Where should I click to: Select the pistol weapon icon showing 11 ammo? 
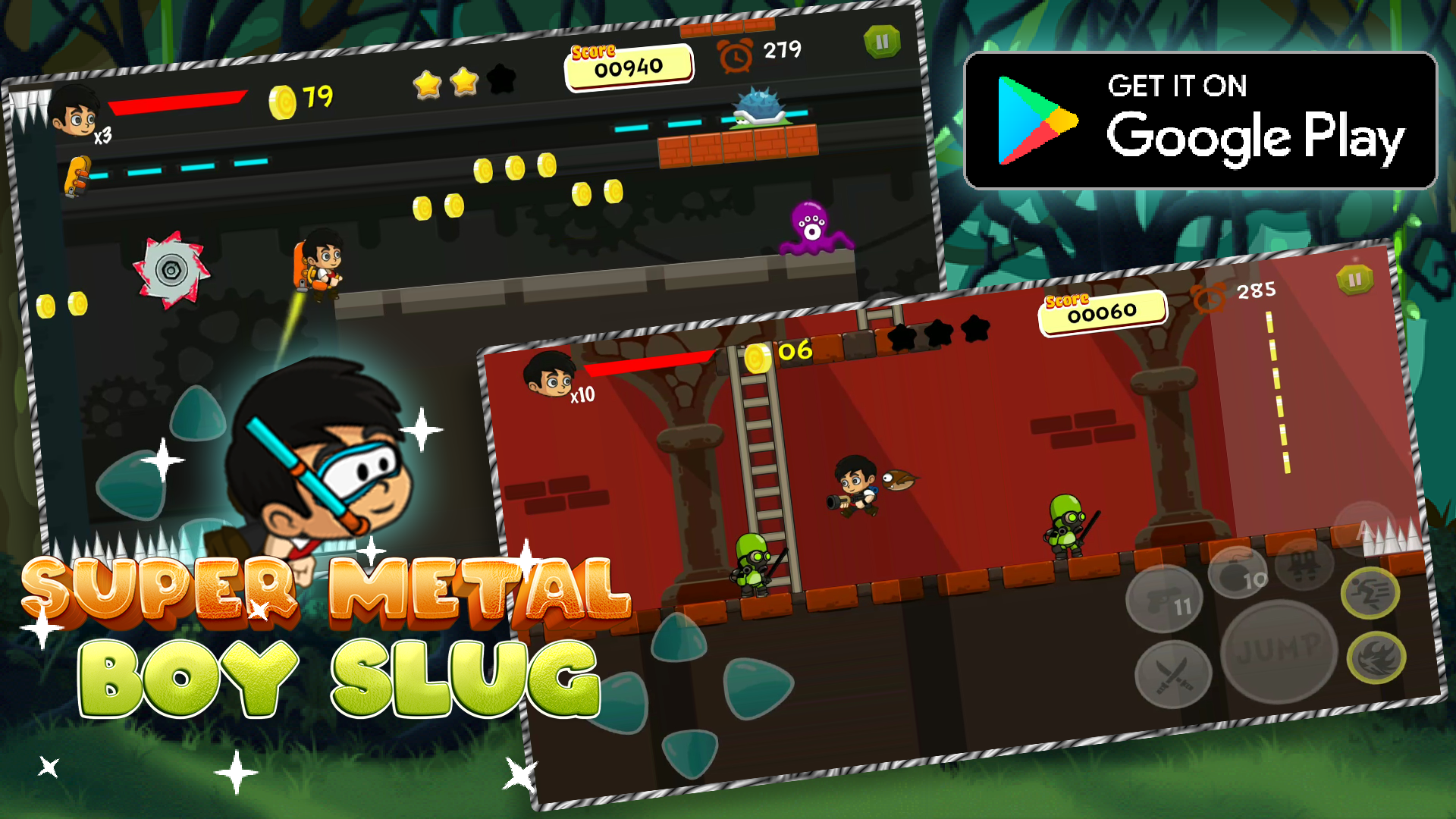[1165, 598]
